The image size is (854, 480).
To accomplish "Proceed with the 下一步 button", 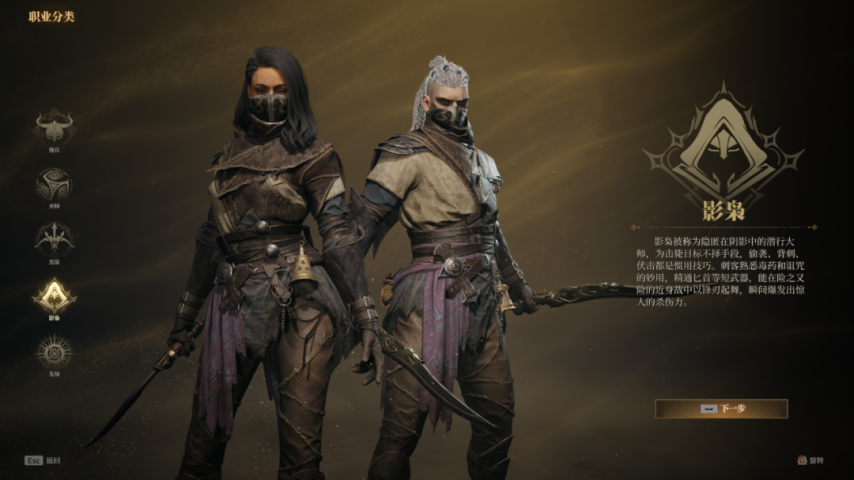I will pyautogui.click(x=721, y=408).
